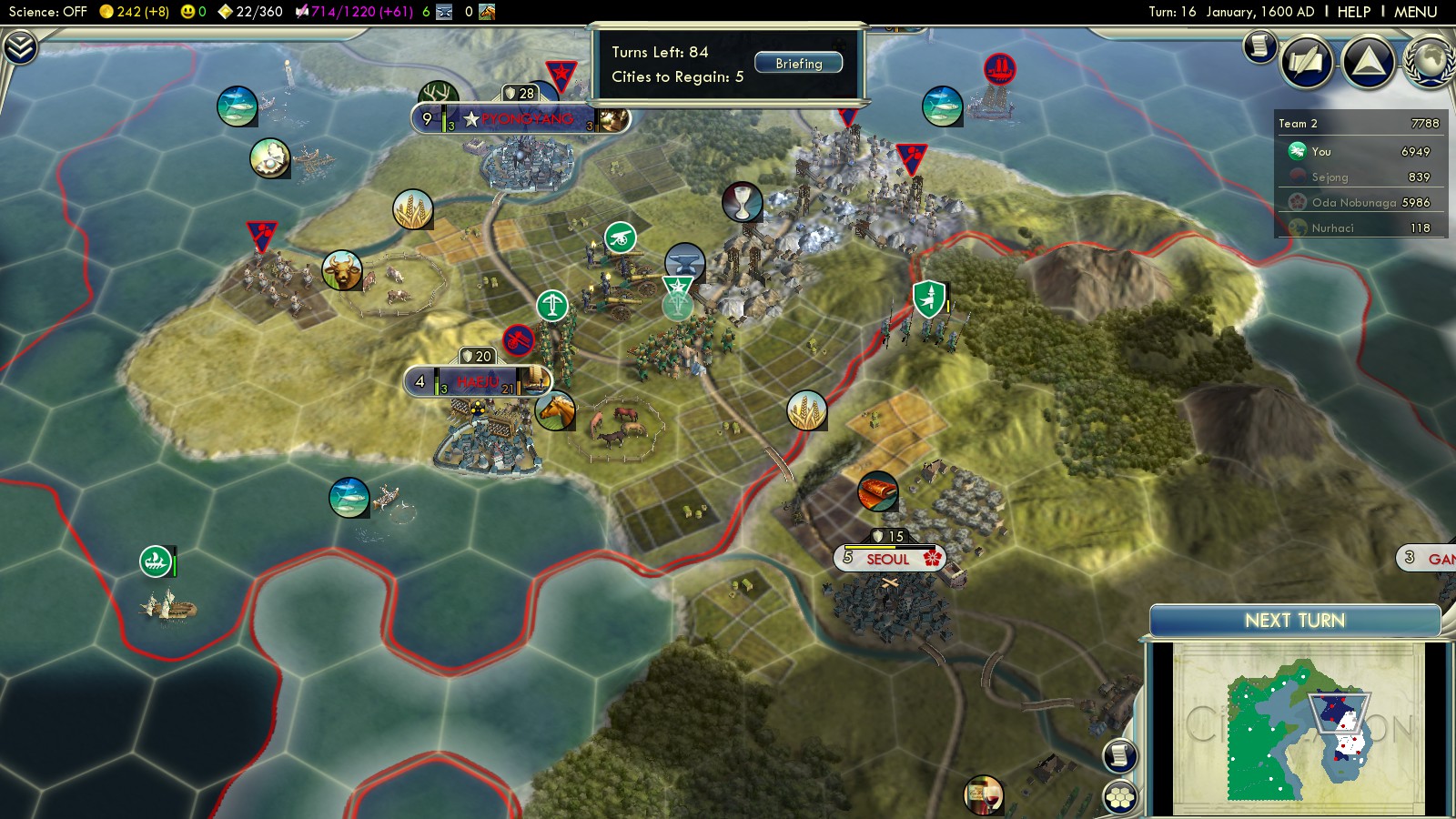Select the Pyongyang city banner
This screenshot has height=819, width=1456.
[x=521, y=118]
